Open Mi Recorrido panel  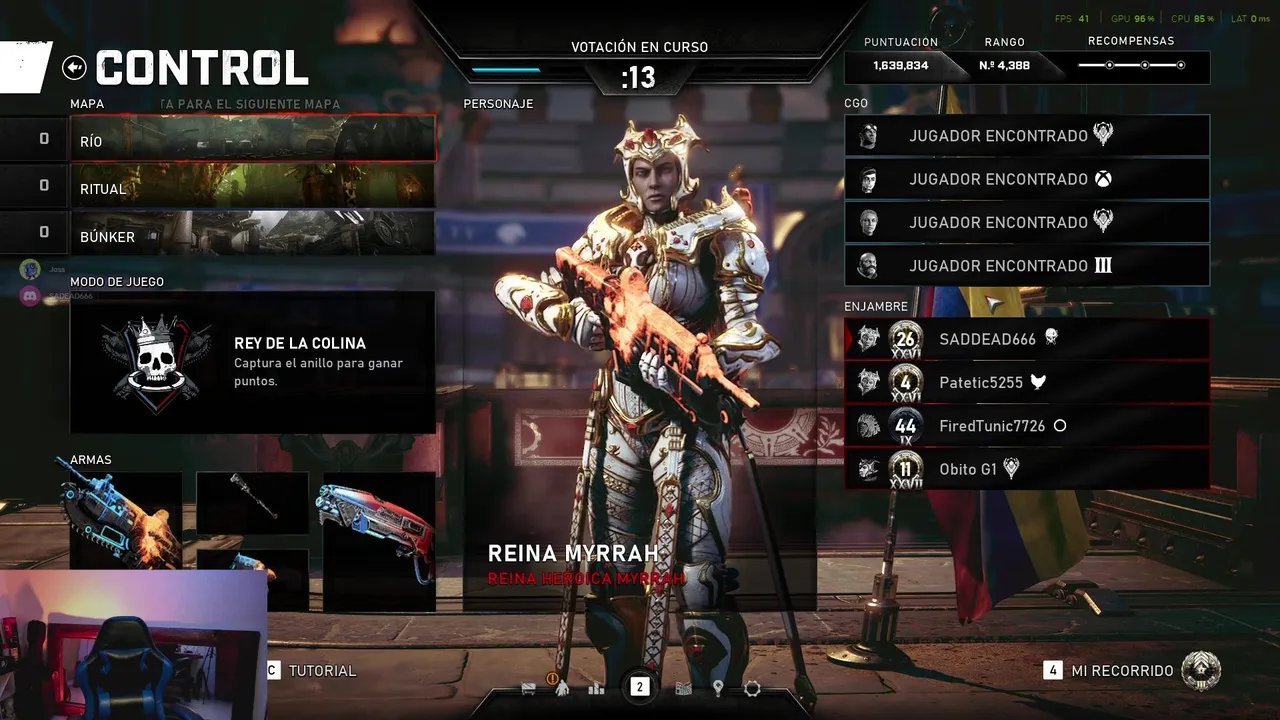1122,671
